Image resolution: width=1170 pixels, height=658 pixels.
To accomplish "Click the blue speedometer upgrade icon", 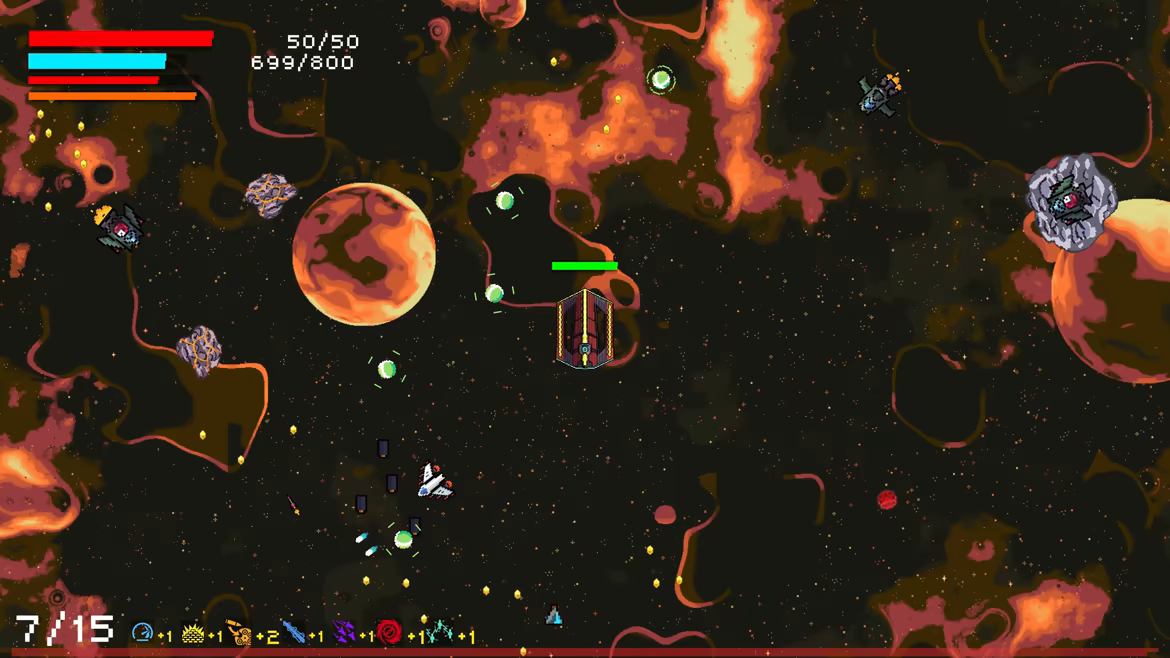I will 142,633.
